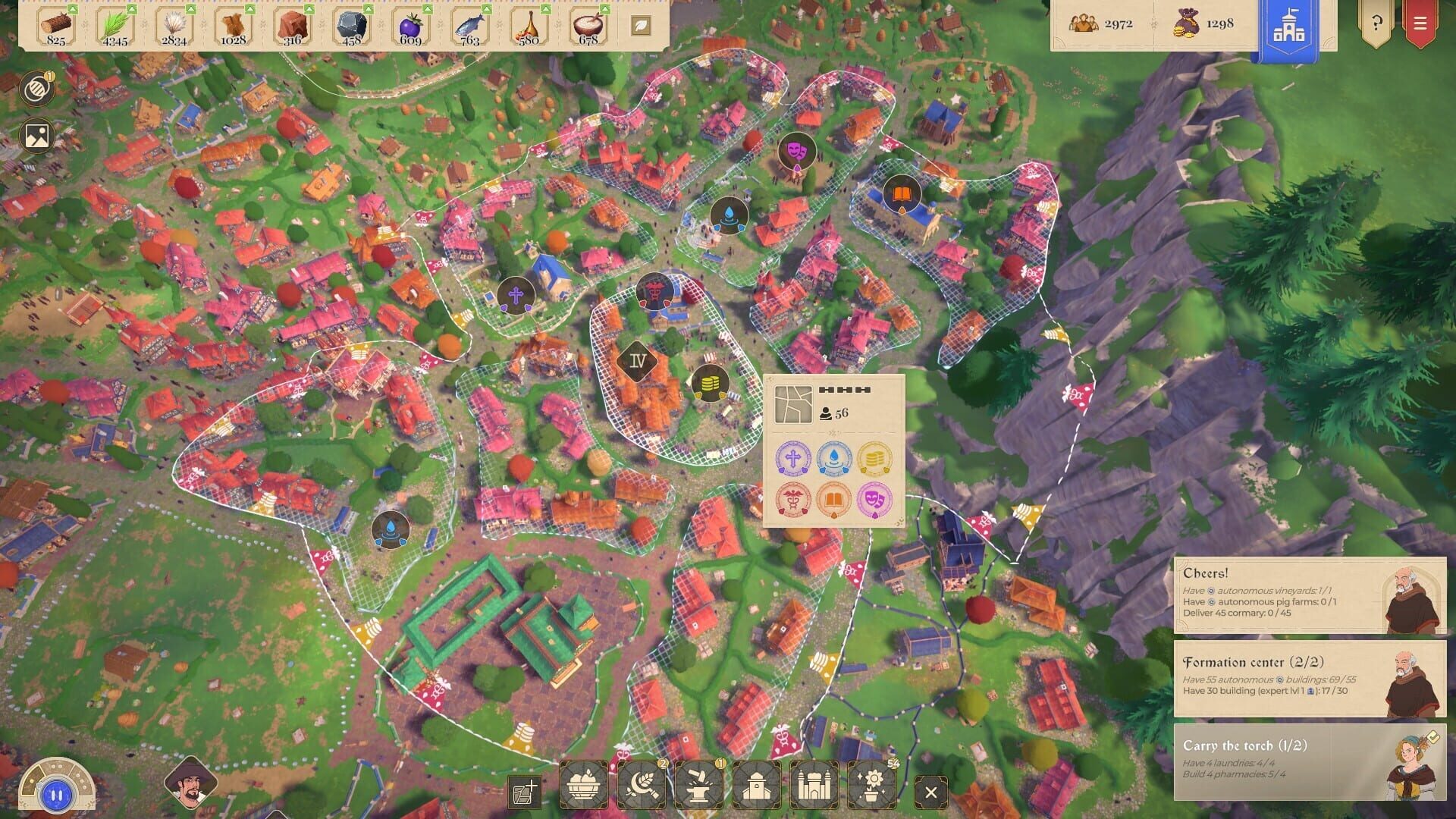The image size is (1456, 819).
Task: Toggle the education book service for the district
Action: coord(833,500)
